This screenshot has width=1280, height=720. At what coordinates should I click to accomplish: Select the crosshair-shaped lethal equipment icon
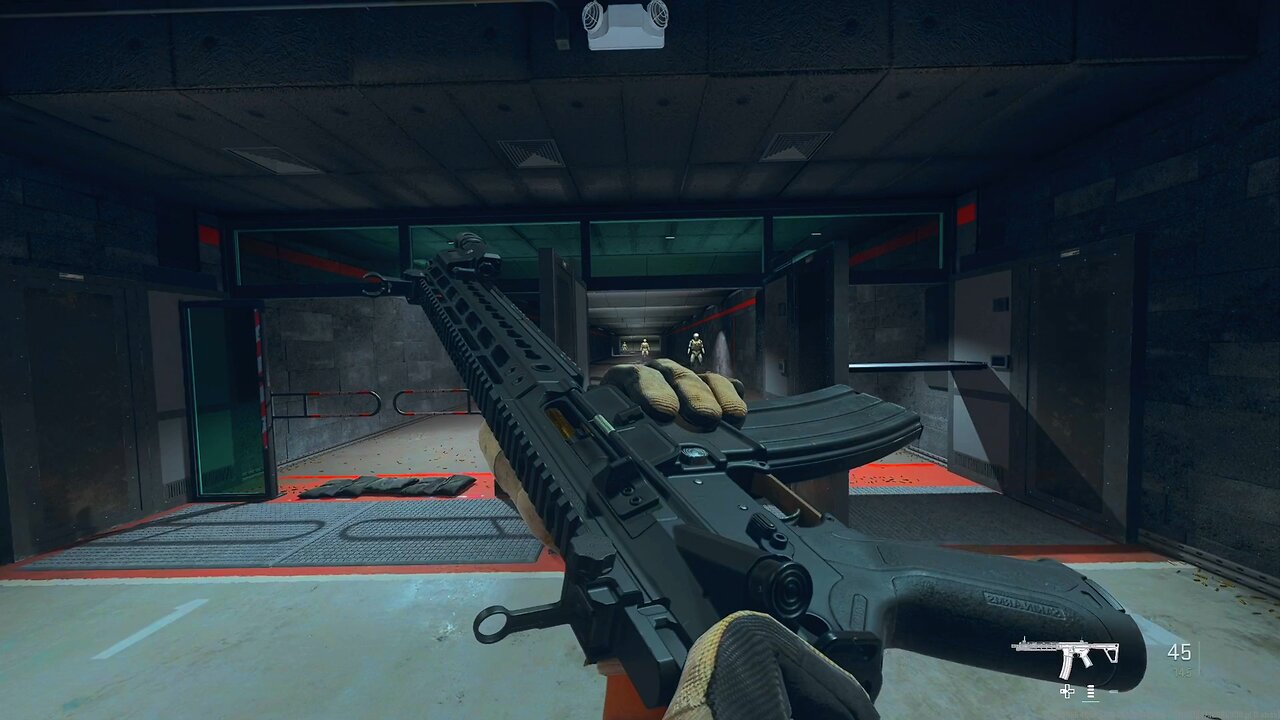(x=1067, y=691)
